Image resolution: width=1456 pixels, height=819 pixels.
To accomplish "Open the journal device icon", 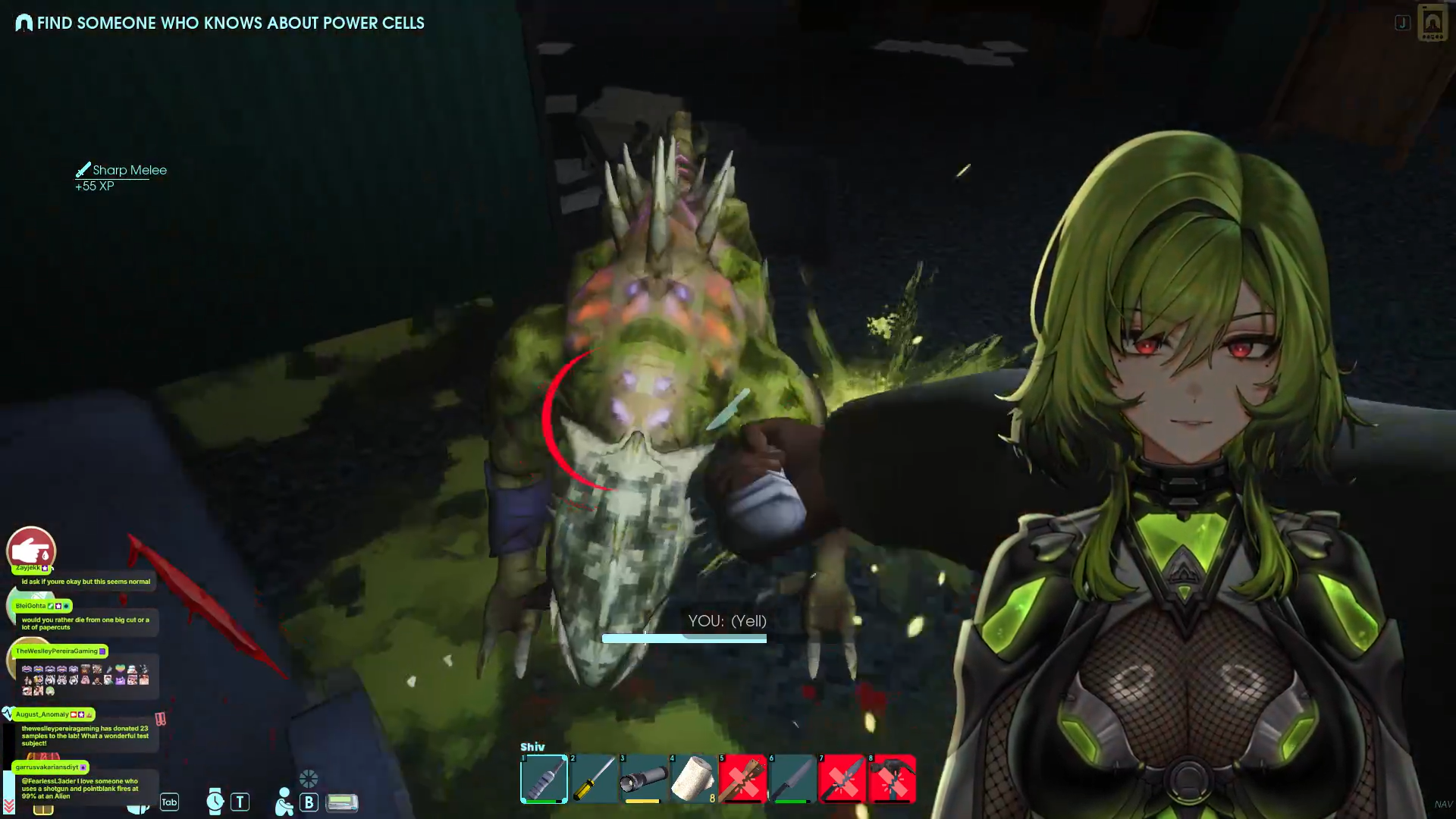I will [1432, 23].
